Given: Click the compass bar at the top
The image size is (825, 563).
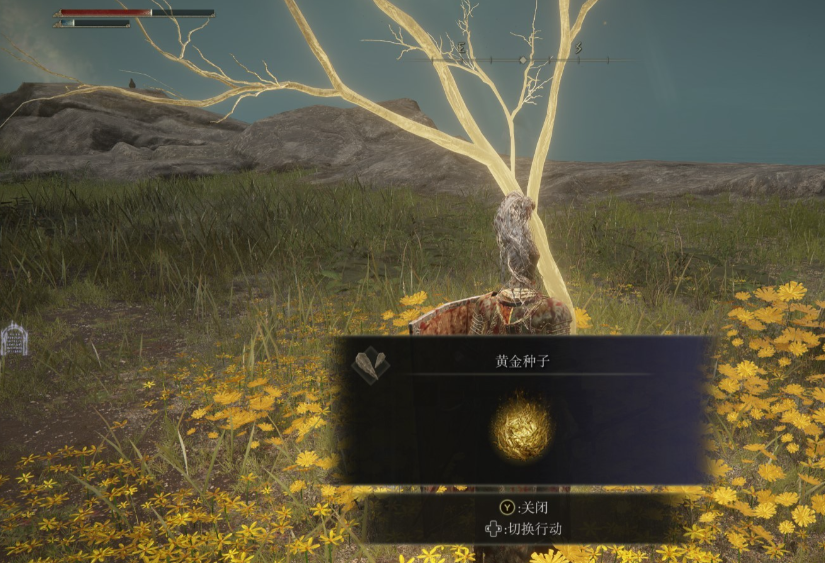Looking at the screenshot, I should pos(521,59).
